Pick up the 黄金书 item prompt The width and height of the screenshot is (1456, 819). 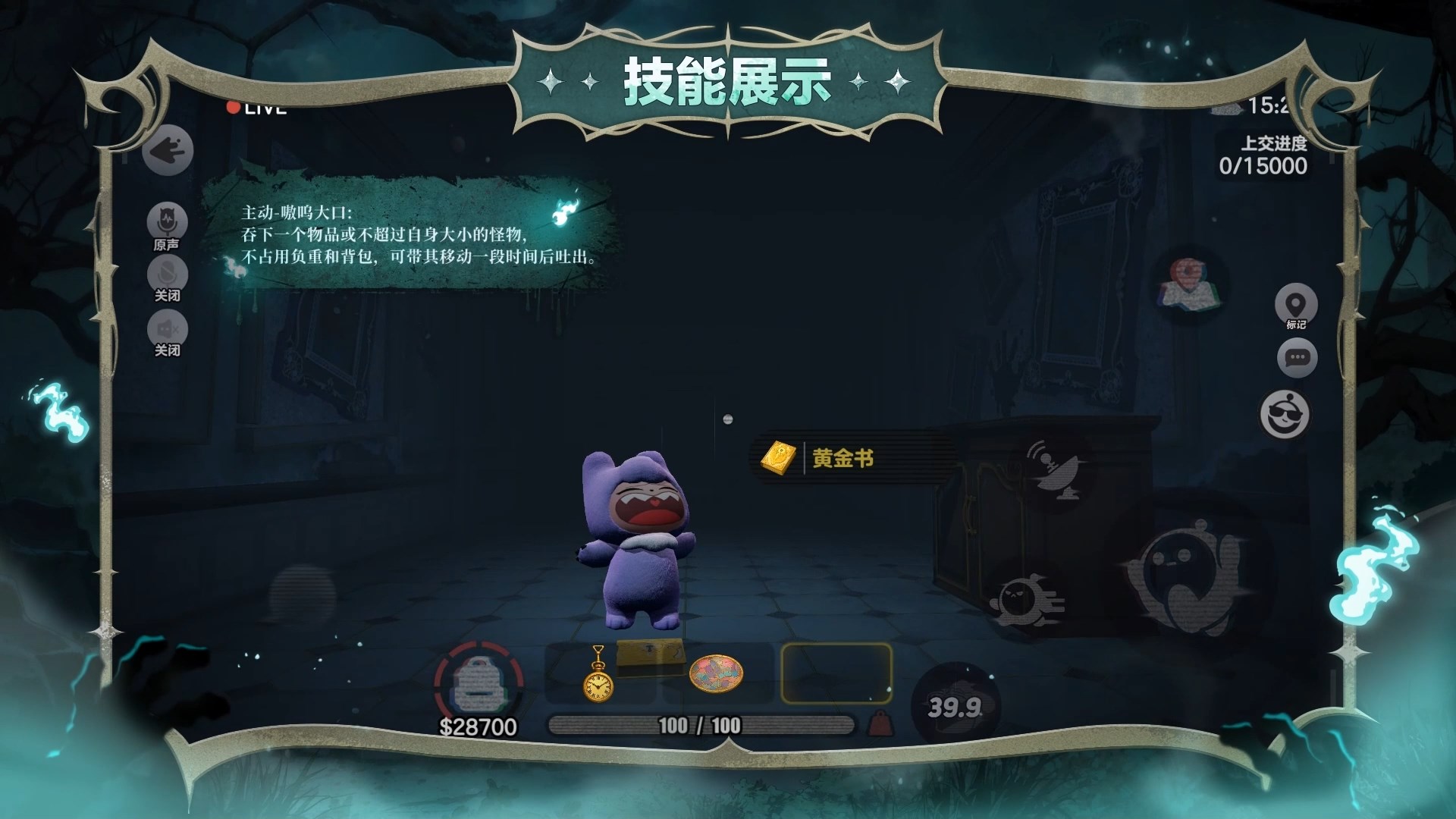pos(842,458)
